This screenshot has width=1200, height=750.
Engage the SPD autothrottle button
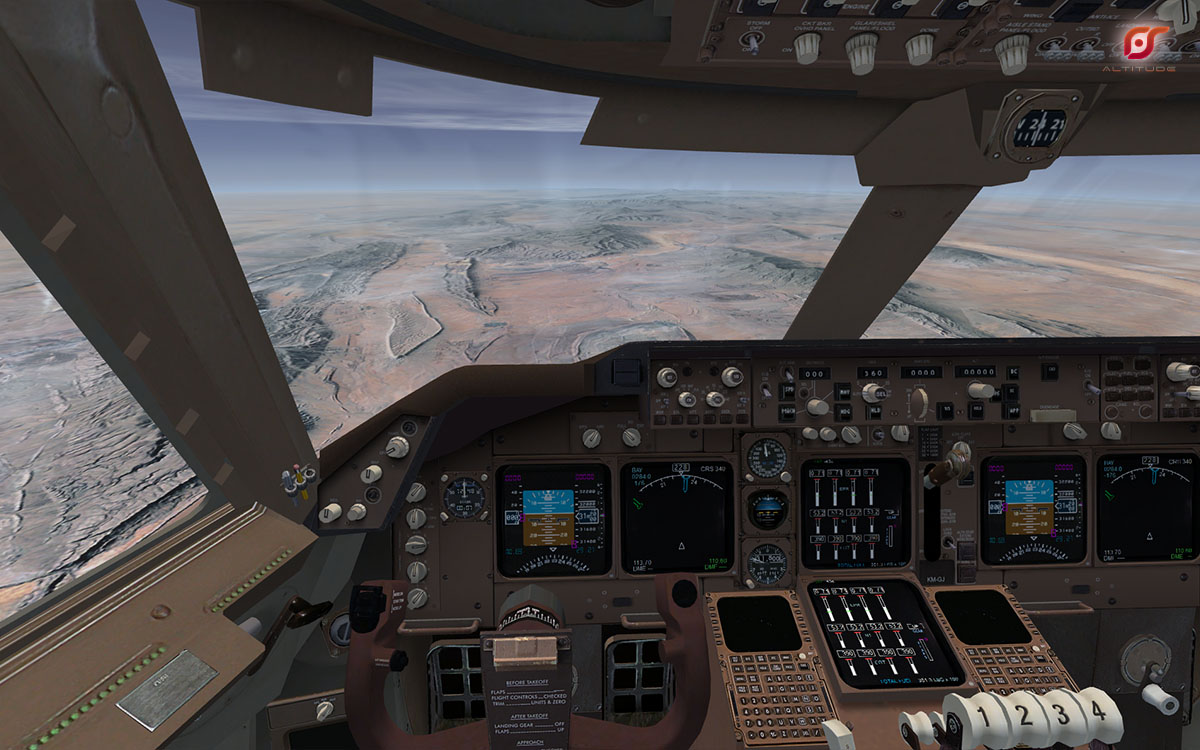pyautogui.click(x=788, y=391)
